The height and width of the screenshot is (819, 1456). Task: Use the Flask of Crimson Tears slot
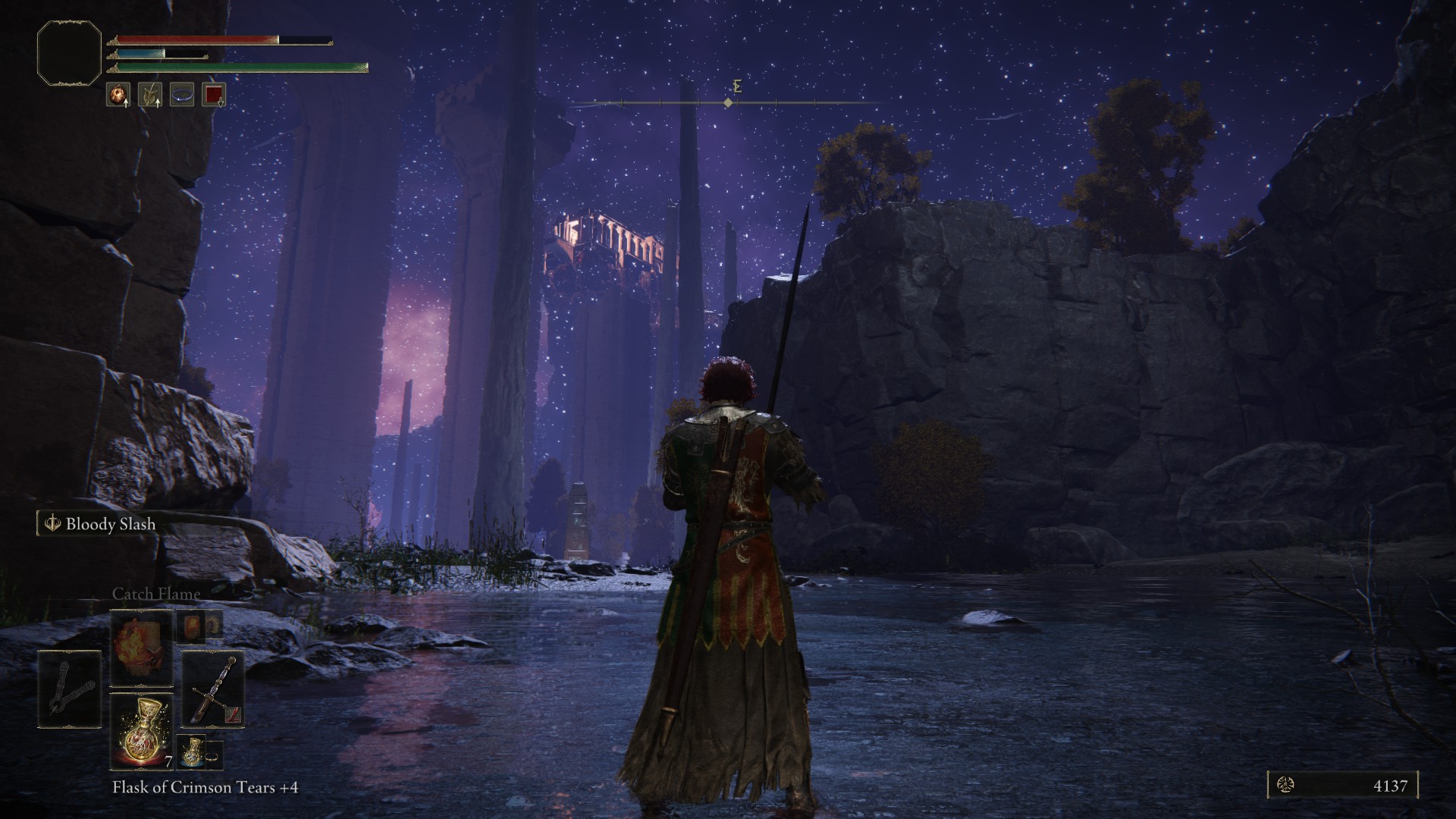click(142, 731)
